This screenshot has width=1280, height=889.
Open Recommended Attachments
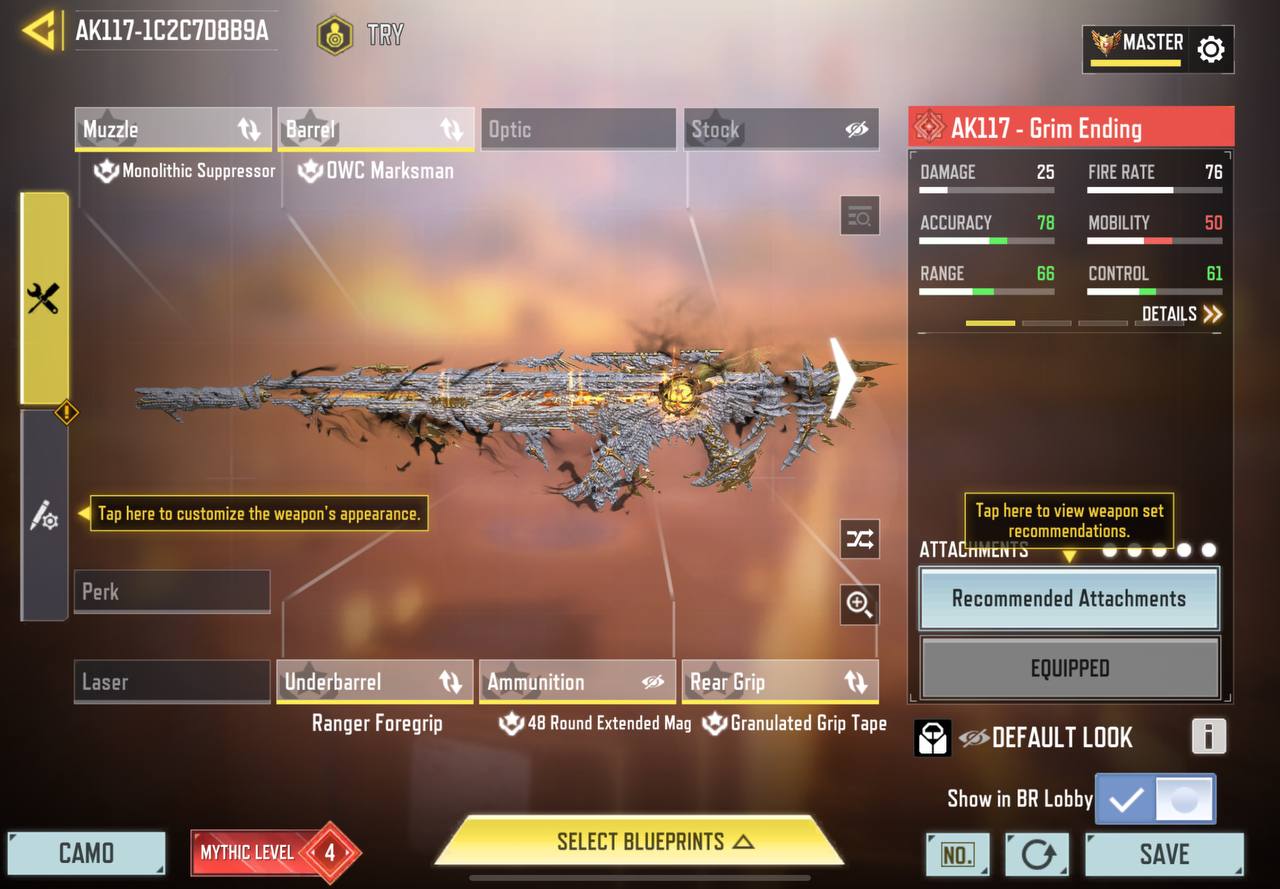click(1069, 599)
